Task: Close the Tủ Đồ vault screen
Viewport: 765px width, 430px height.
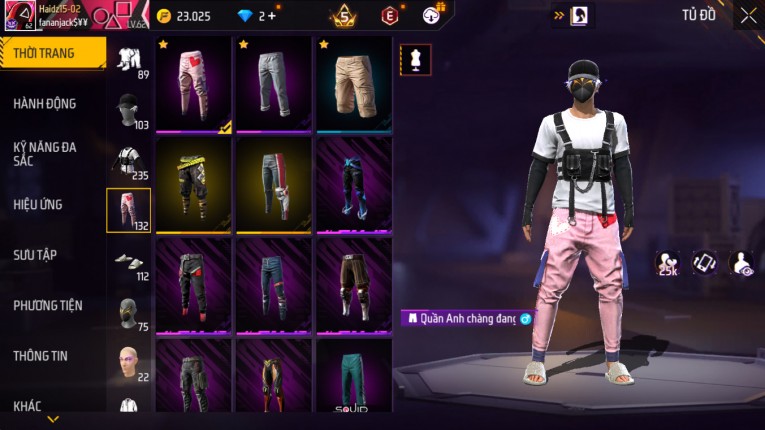Action: (x=748, y=15)
